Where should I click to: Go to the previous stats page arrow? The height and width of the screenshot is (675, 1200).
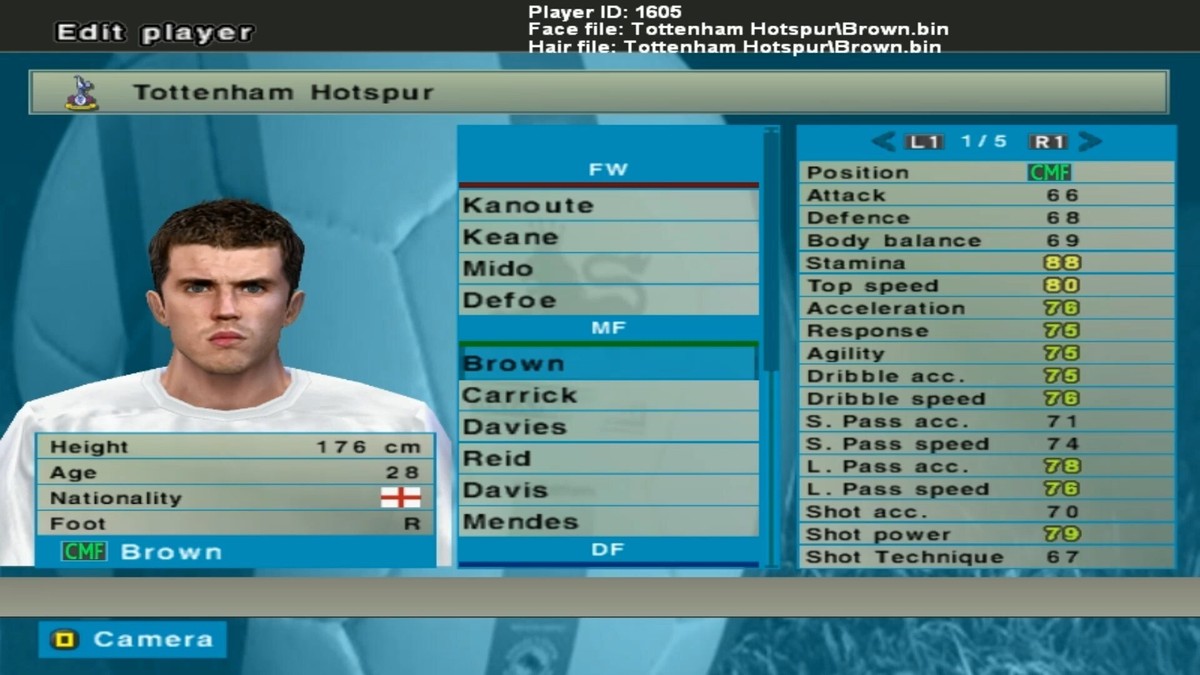coord(883,142)
